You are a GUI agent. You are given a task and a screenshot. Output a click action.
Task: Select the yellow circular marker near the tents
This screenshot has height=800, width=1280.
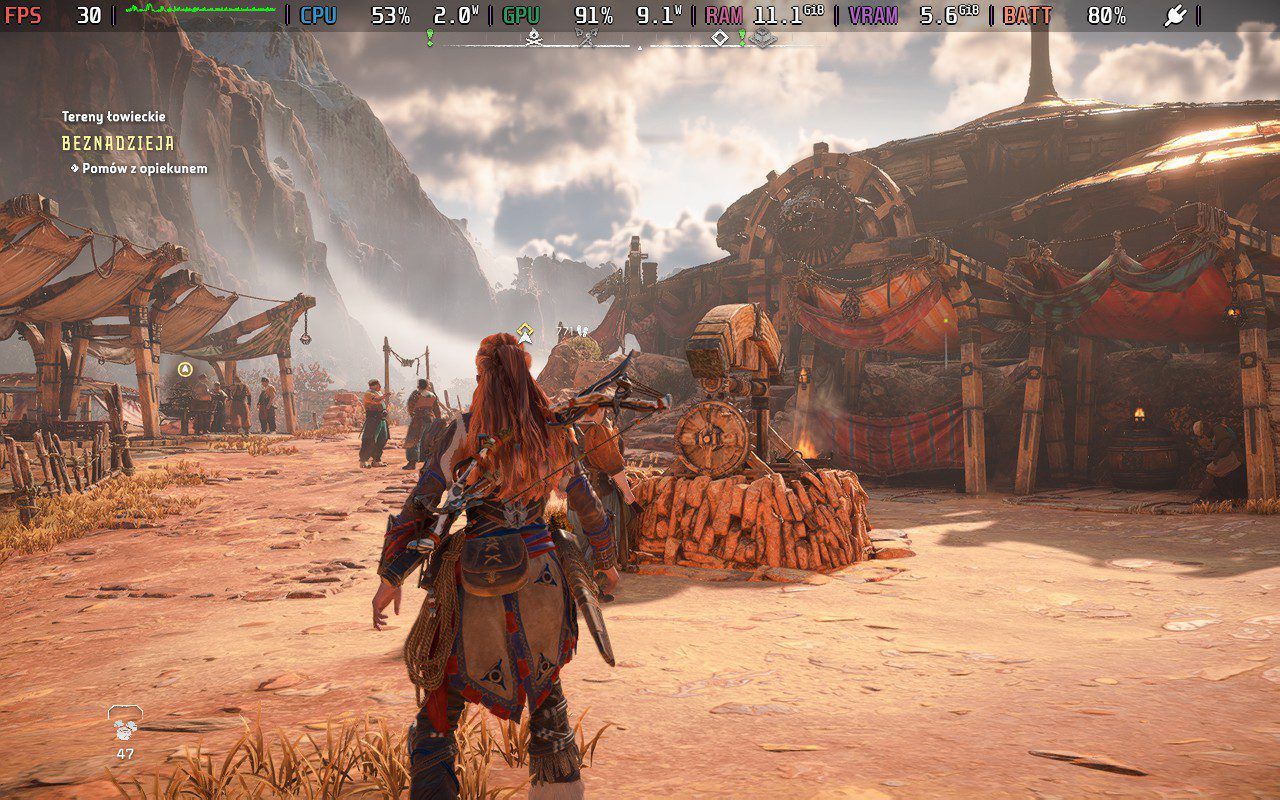click(184, 370)
